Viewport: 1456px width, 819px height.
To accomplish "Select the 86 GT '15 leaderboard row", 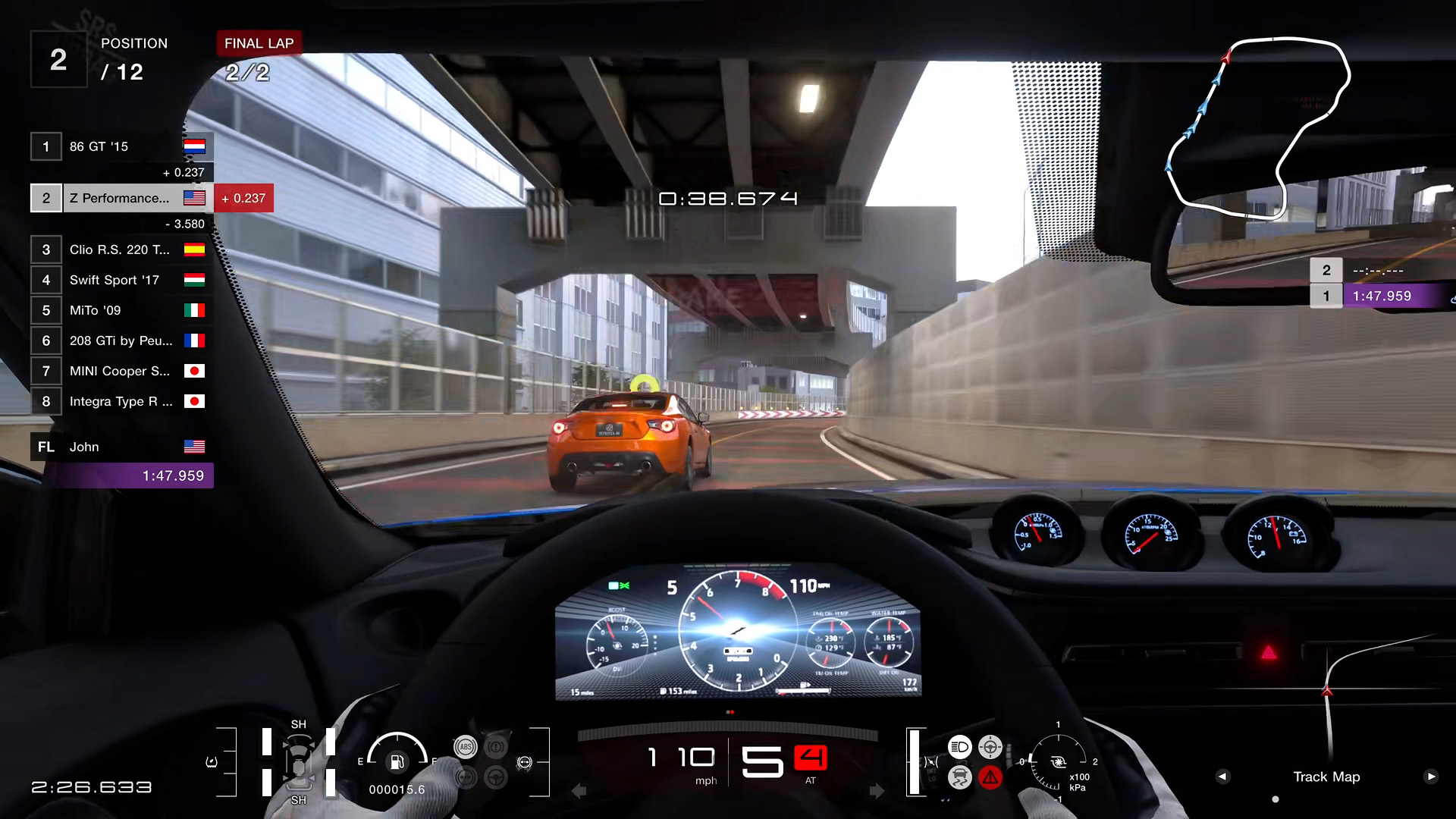I will point(121,146).
